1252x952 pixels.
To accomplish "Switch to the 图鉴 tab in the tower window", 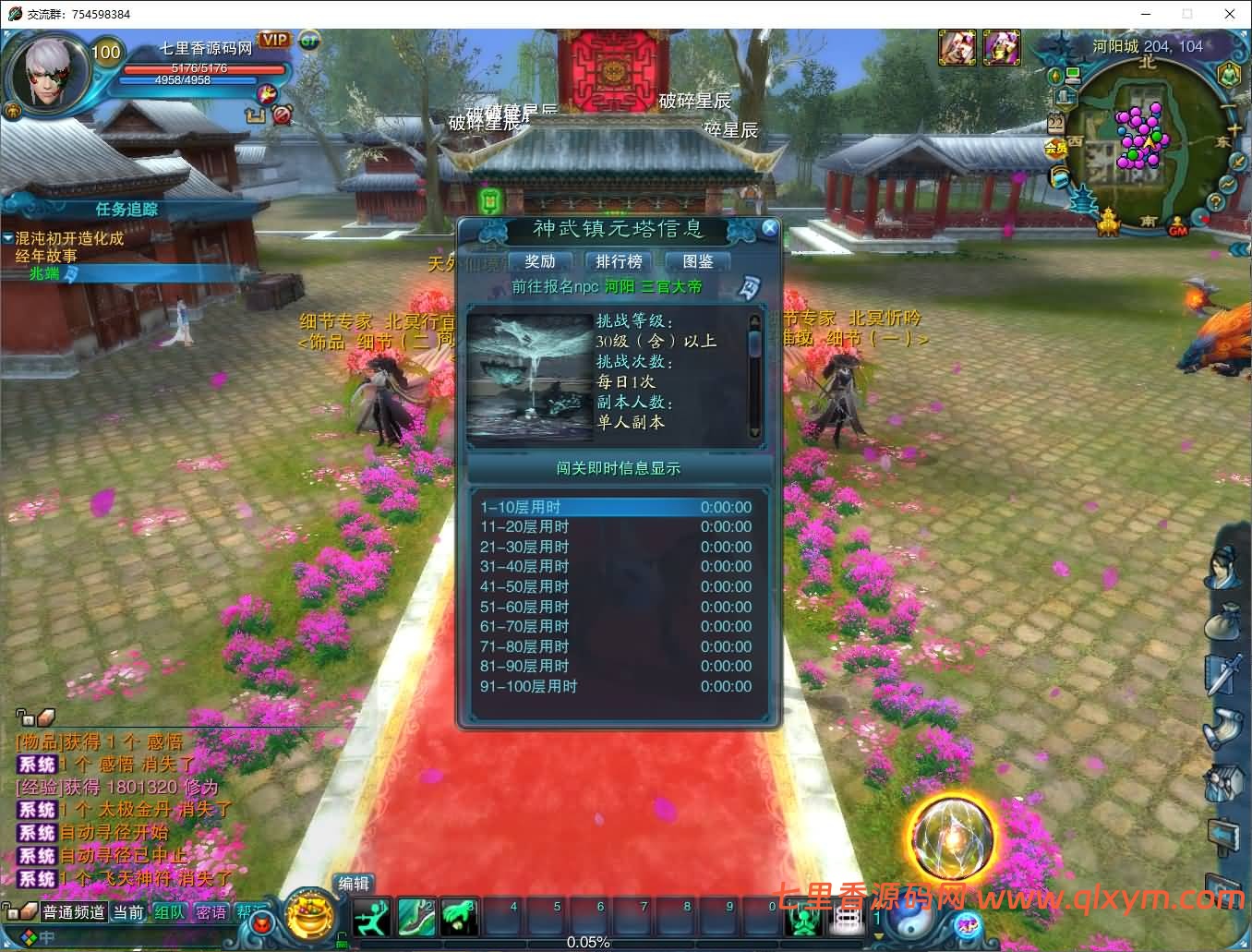I will (698, 261).
